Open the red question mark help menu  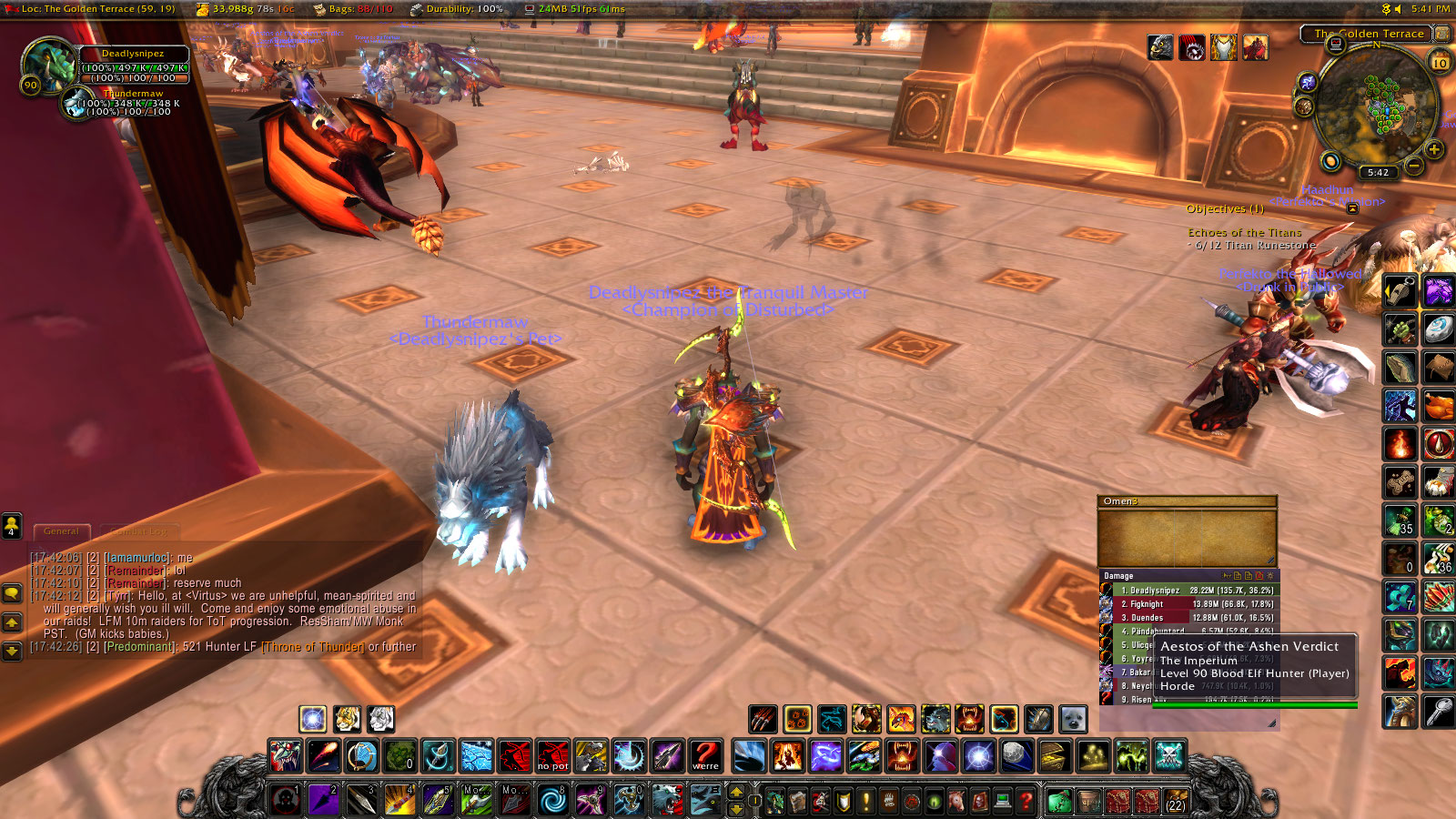[x=1026, y=802]
